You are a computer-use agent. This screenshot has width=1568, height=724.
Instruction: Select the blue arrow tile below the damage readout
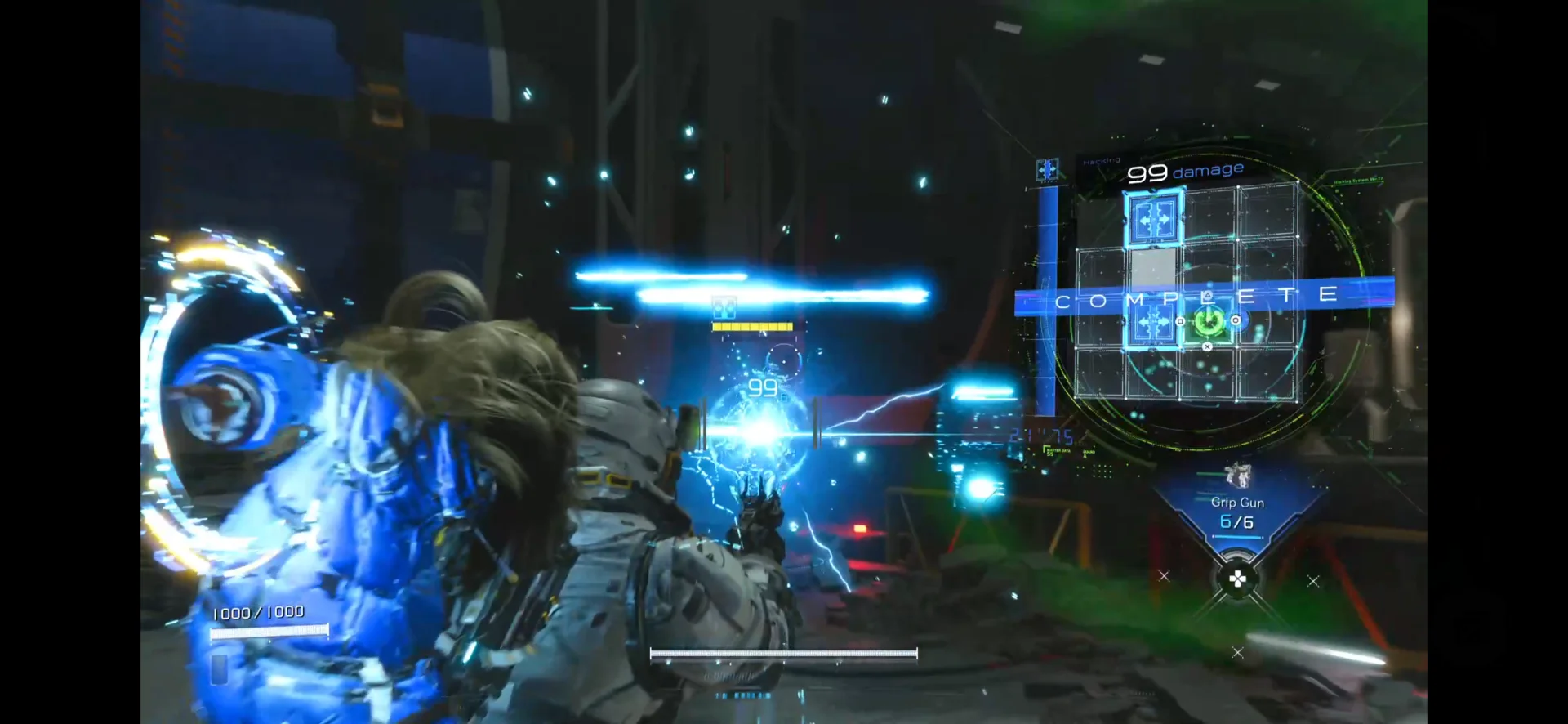(1153, 218)
